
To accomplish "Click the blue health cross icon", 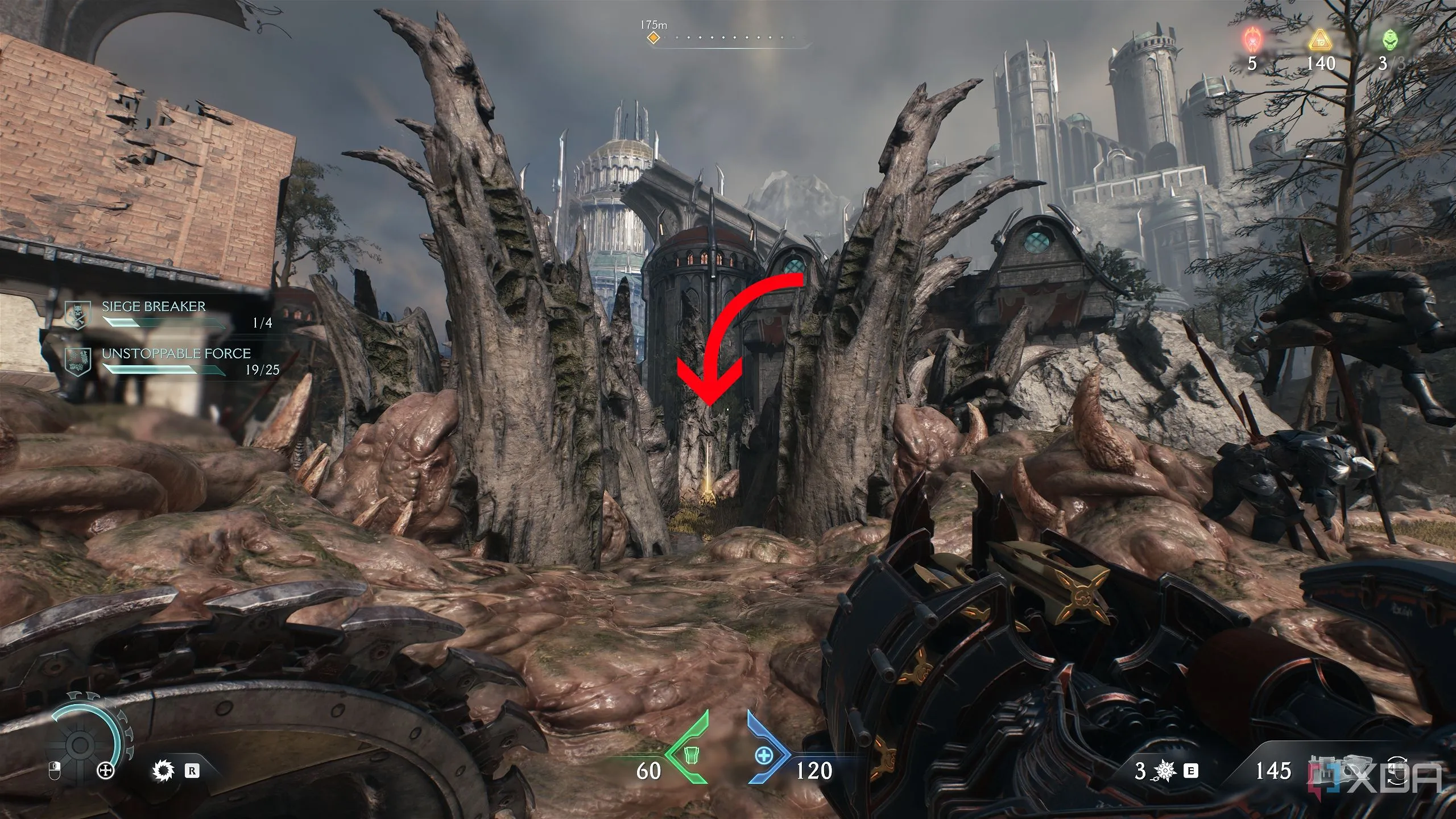I will [x=765, y=756].
